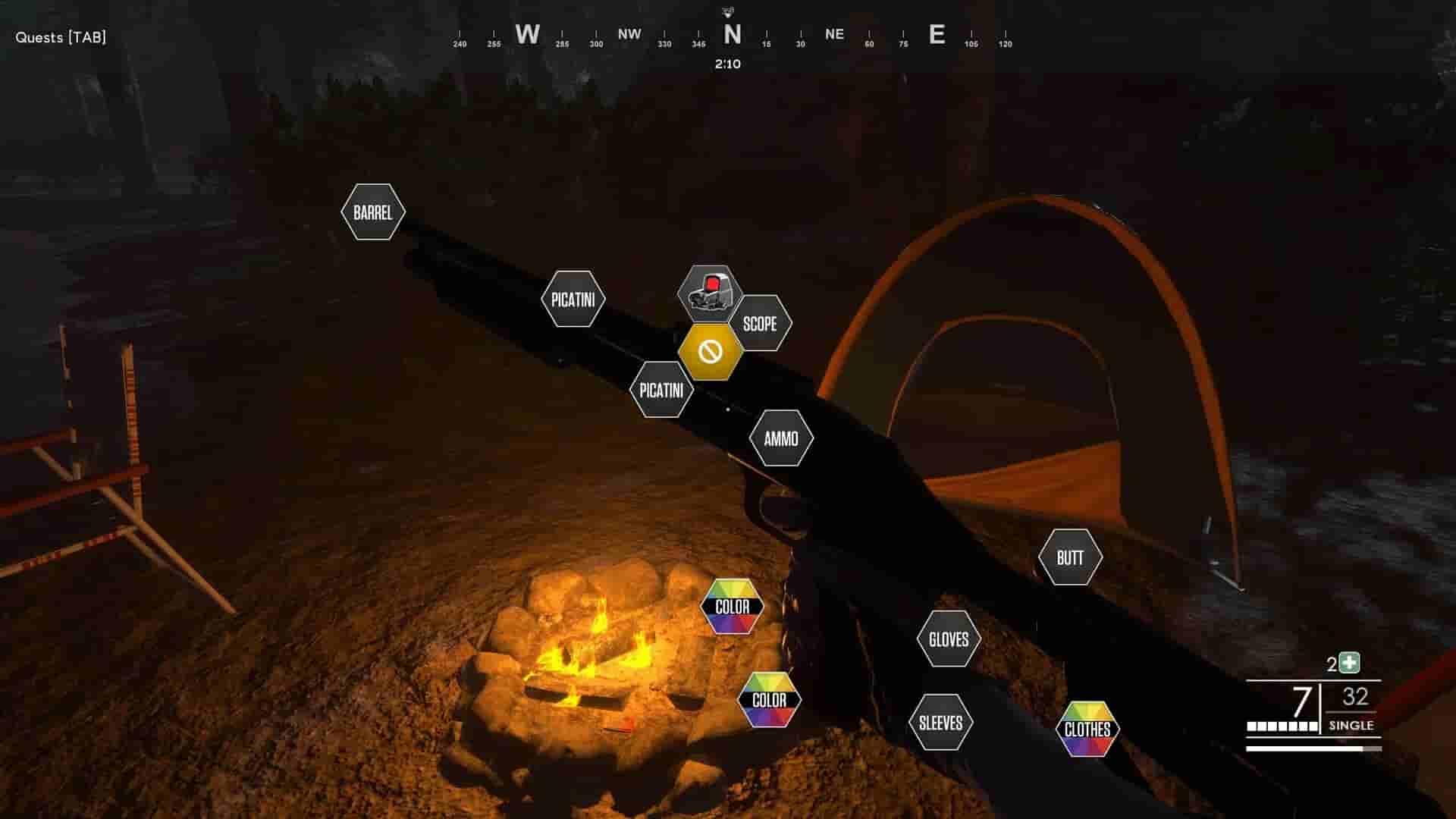Expand the SLEEVES customization slot
Viewport: 1456px width, 819px height.
coord(940,721)
